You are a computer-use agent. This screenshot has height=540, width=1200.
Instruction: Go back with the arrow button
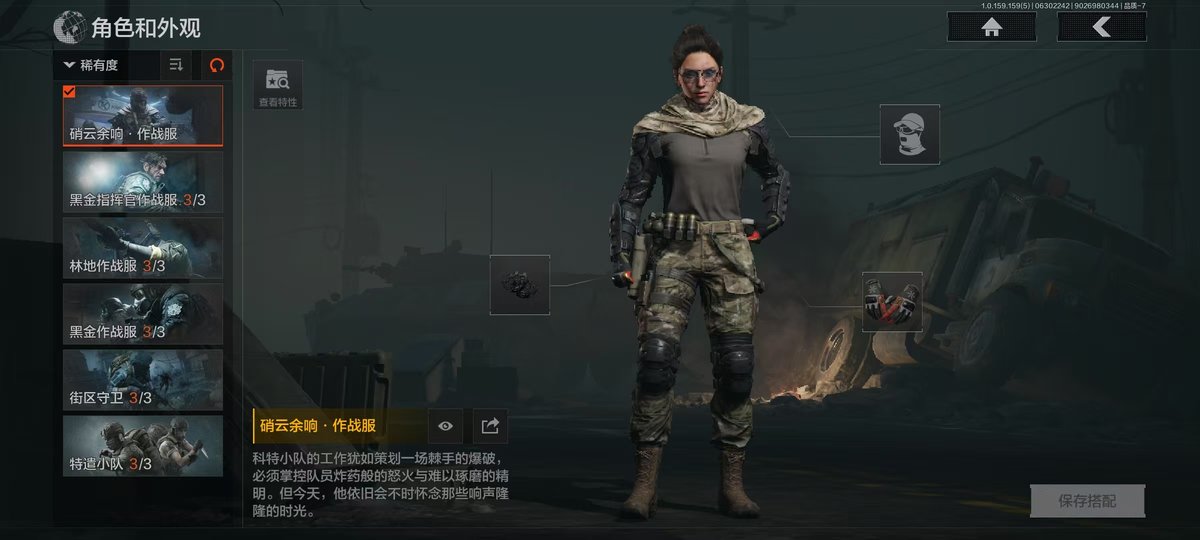(1101, 27)
